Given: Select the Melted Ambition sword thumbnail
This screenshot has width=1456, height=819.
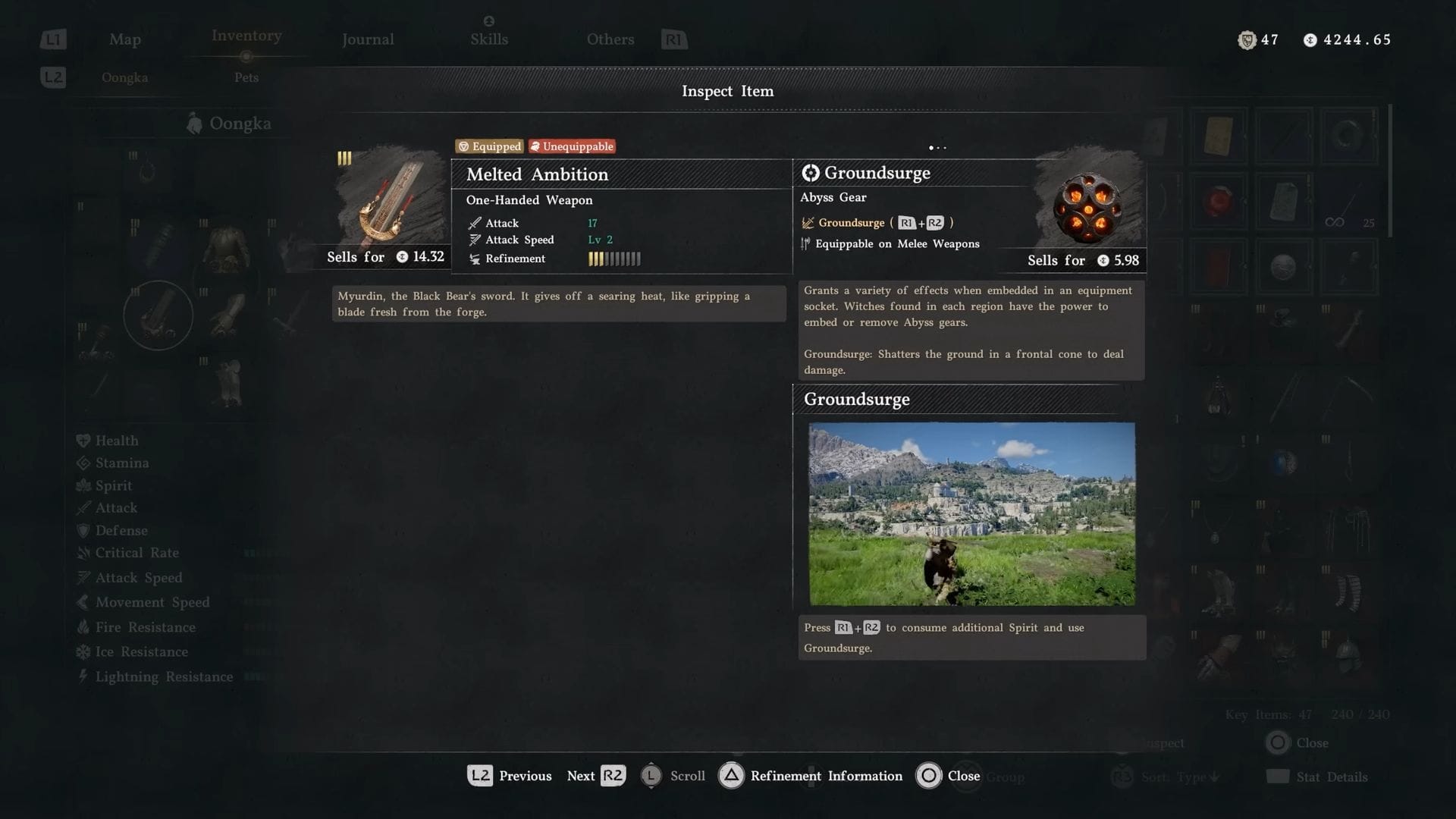Looking at the screenshot, I should (x=390, y=199).
